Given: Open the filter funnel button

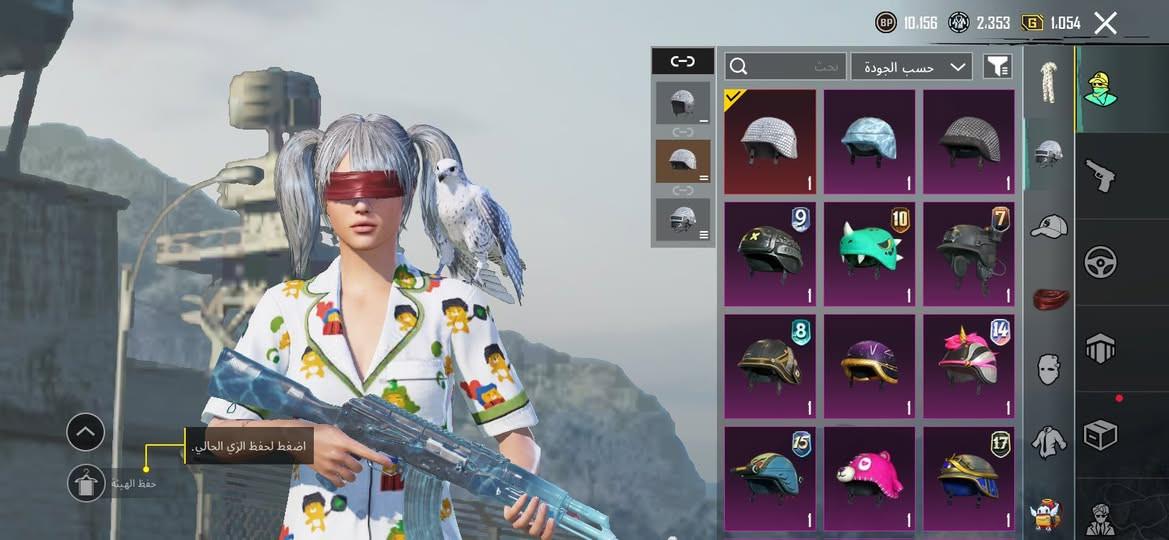Looking at the screenshot, I should click(x=998, y=67).
